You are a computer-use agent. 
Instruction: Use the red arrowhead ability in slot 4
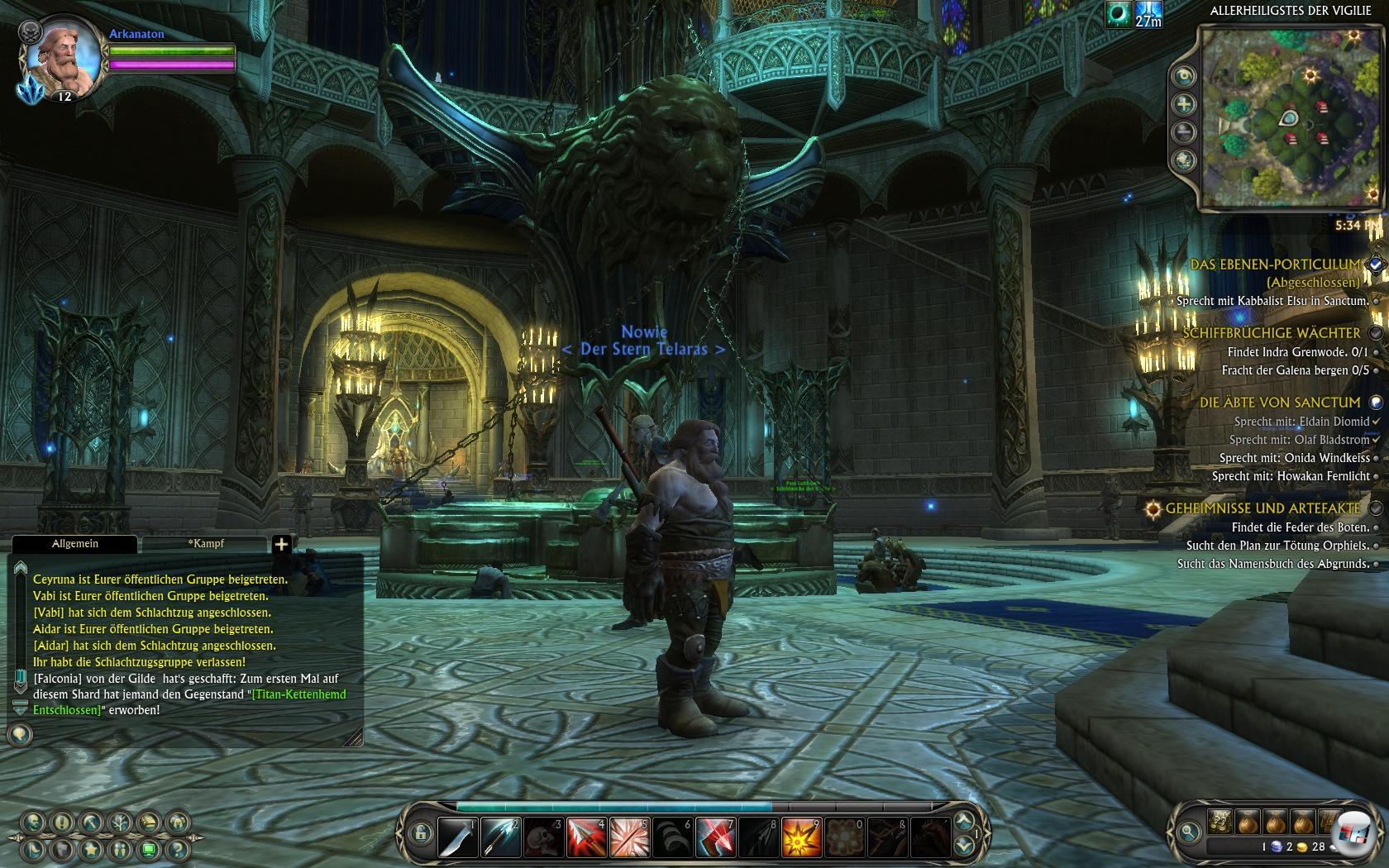click(587, 837)
